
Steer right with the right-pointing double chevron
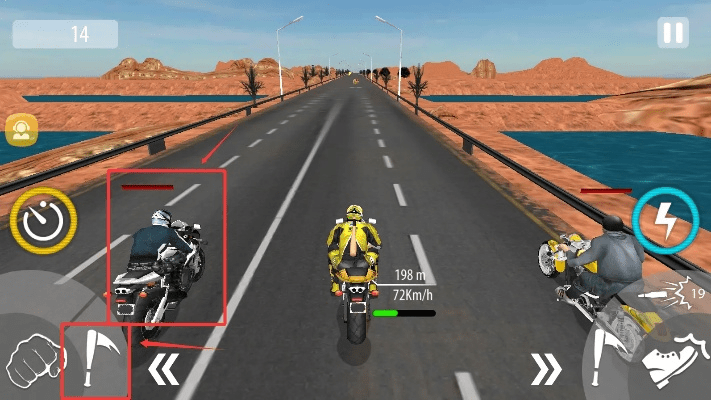coord(546,369)
